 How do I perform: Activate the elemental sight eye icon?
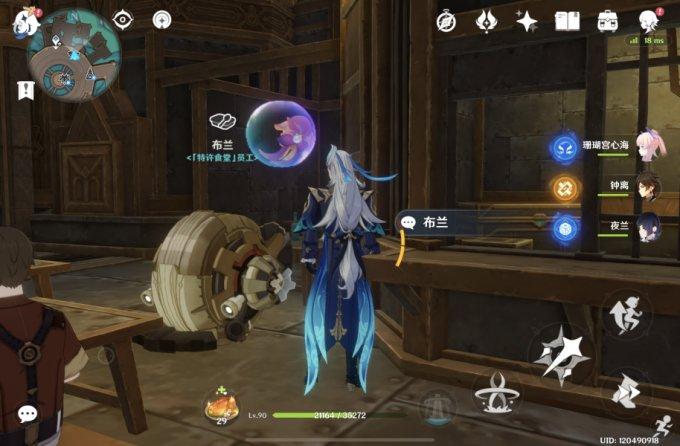point(124,19)
